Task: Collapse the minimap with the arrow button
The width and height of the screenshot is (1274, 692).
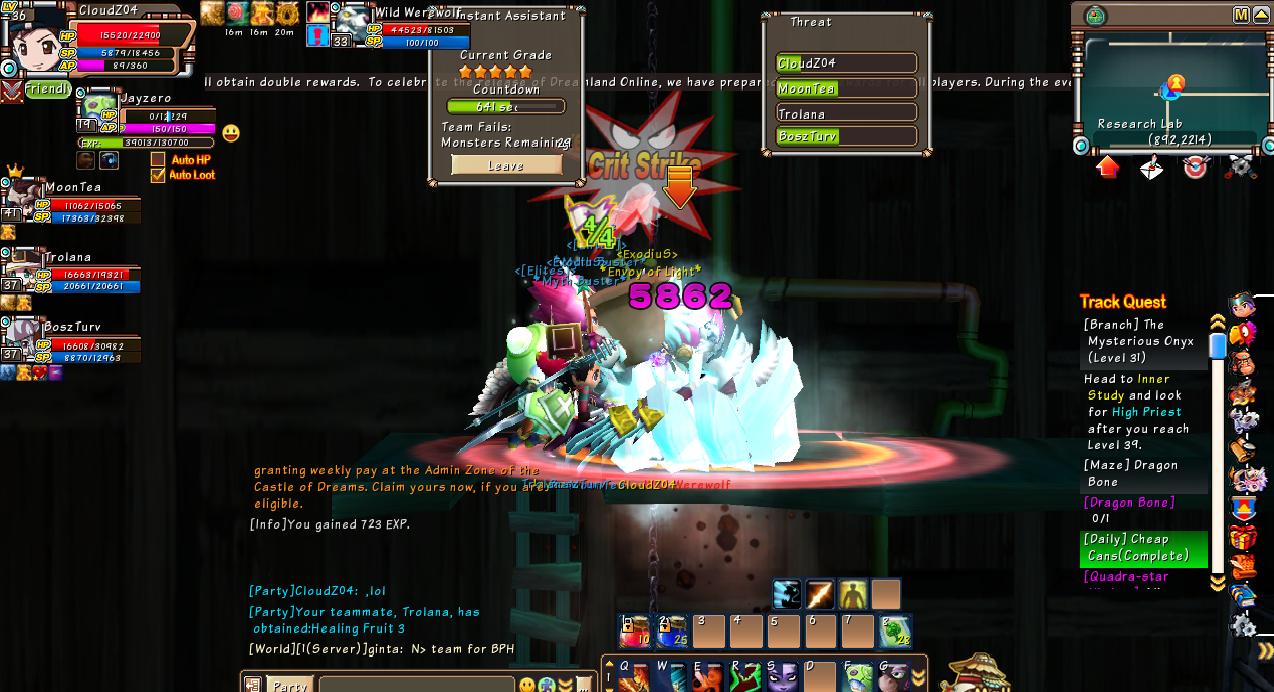Action: pyautogui.click(x=1260, y=15)
